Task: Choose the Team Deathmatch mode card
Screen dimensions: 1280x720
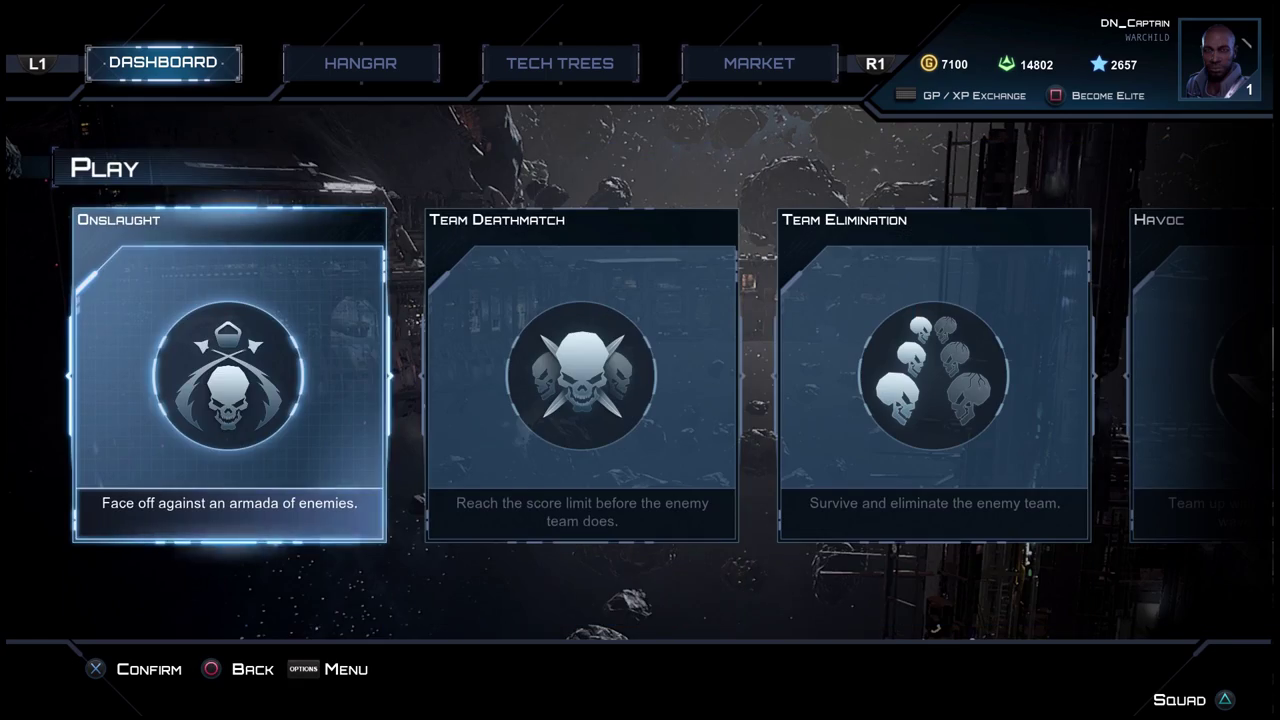Action: point(581,375)
